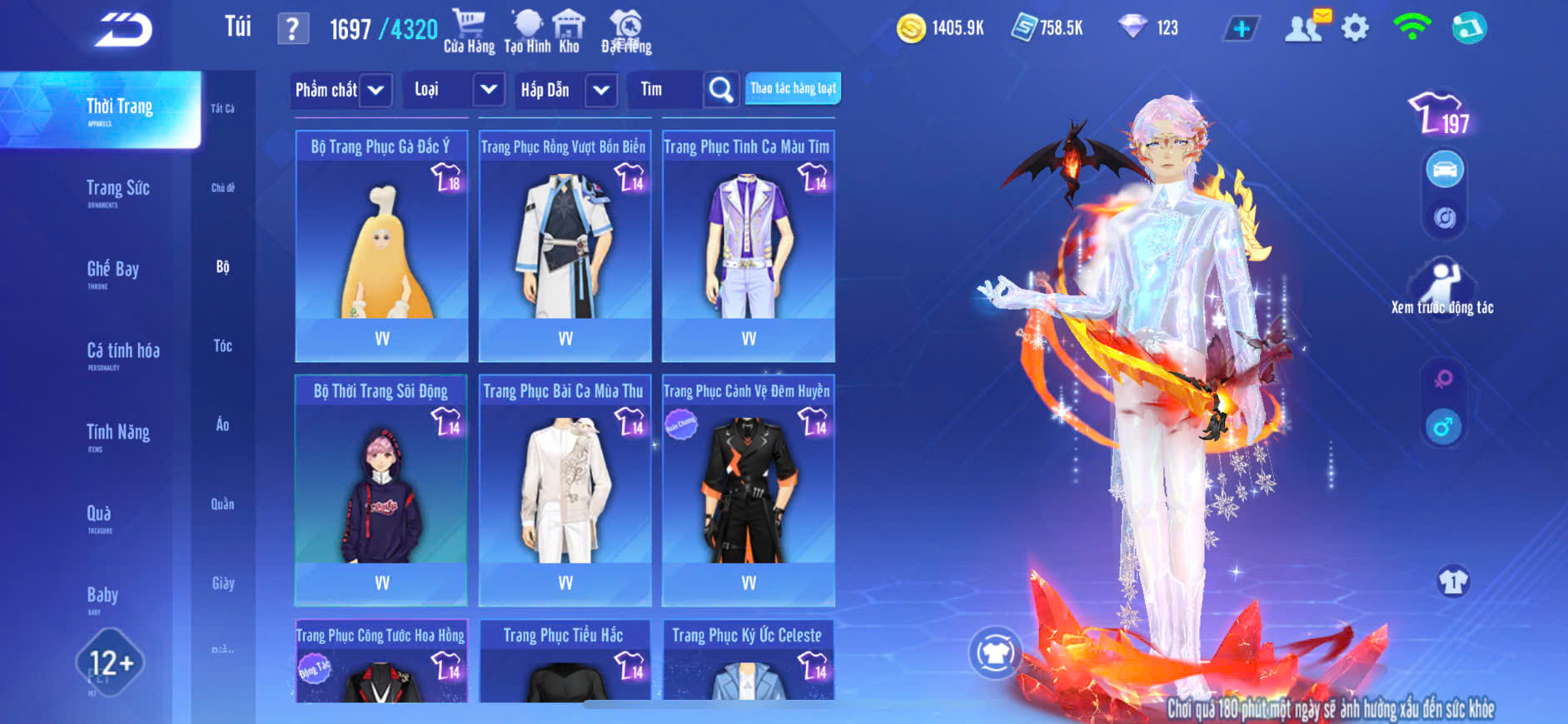Expand the Hấp Dẫn dropdown
1568x724 pixels.
[601, 90]
